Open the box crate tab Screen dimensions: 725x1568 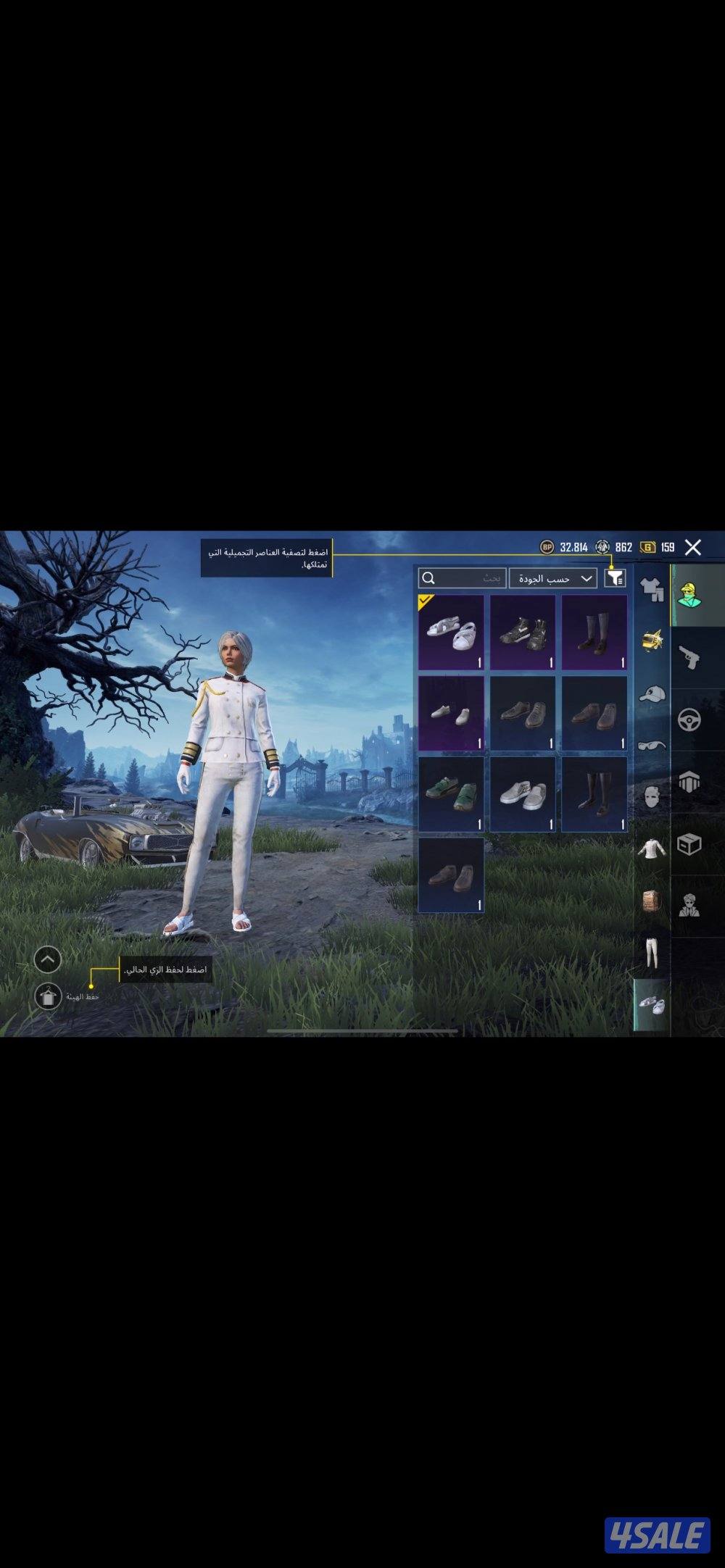click(689, 843)
